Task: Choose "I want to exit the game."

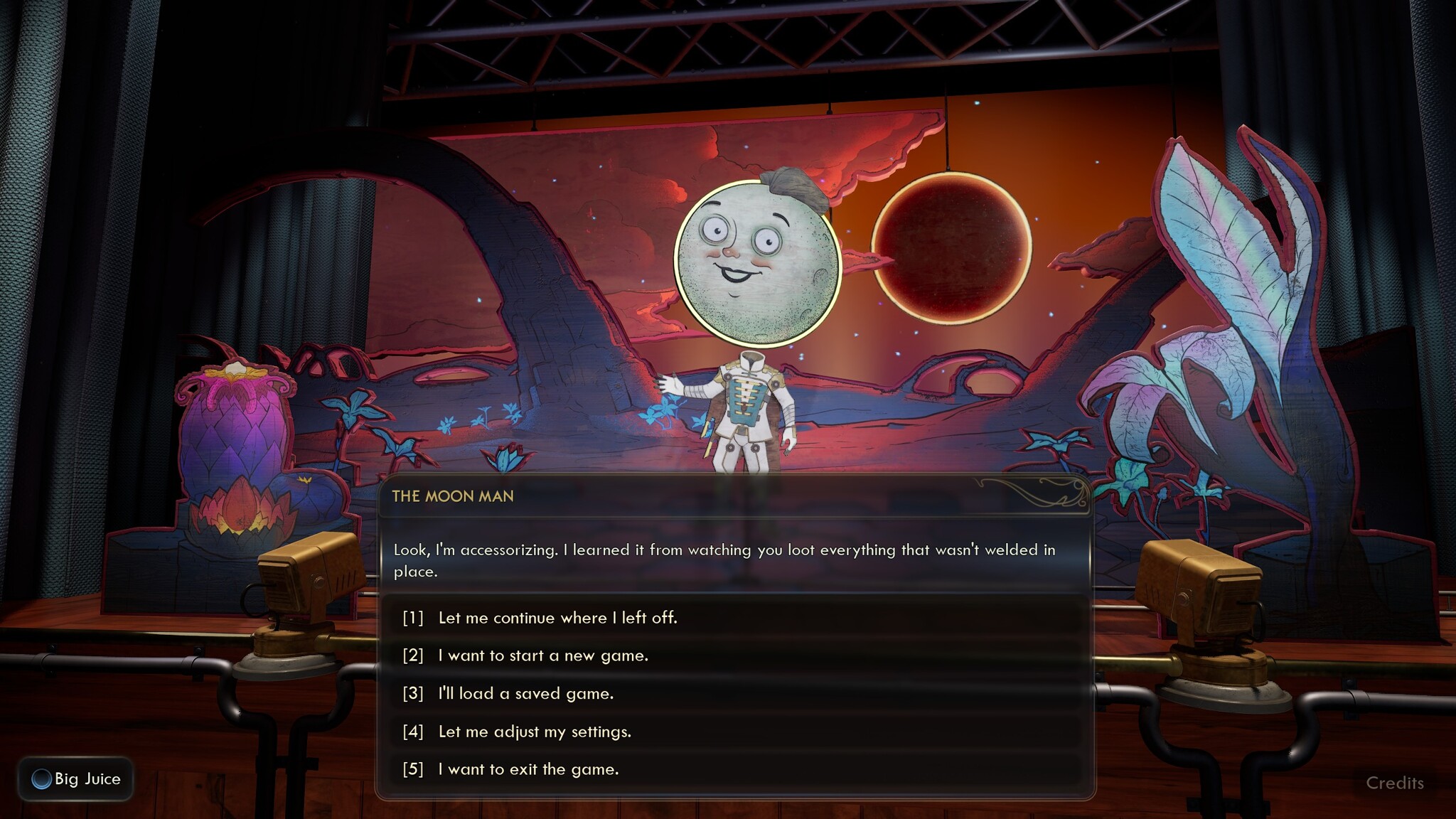Action: [528, 769]
